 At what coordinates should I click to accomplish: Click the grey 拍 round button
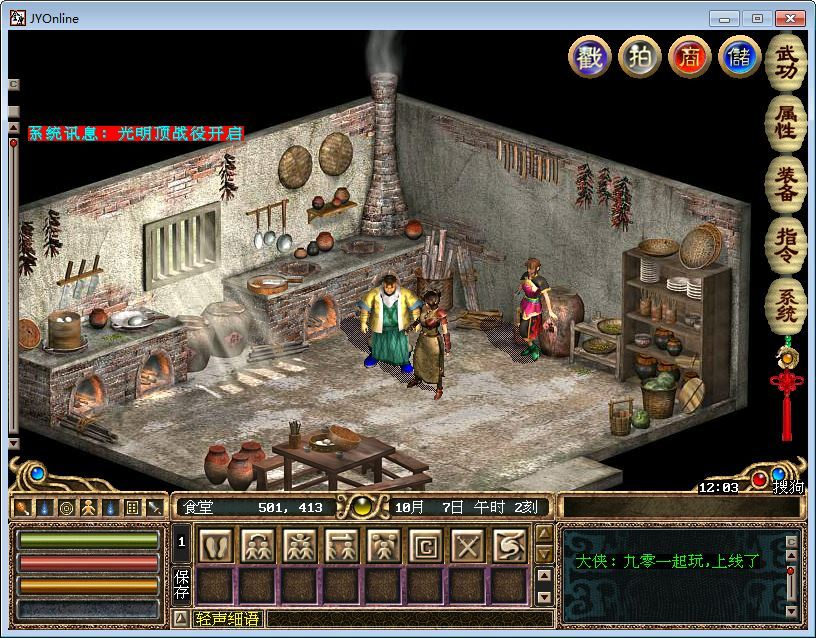click(639, 56)
